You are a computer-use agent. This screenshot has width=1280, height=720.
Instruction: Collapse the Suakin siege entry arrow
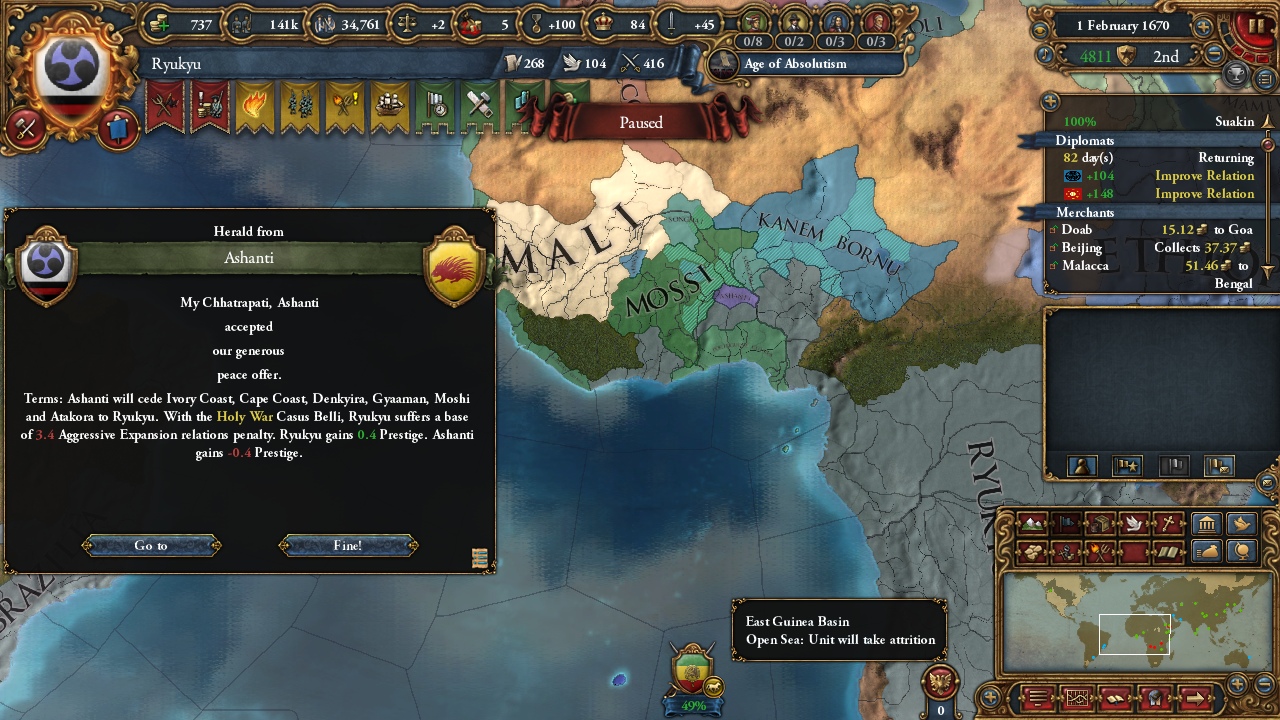1267,120
